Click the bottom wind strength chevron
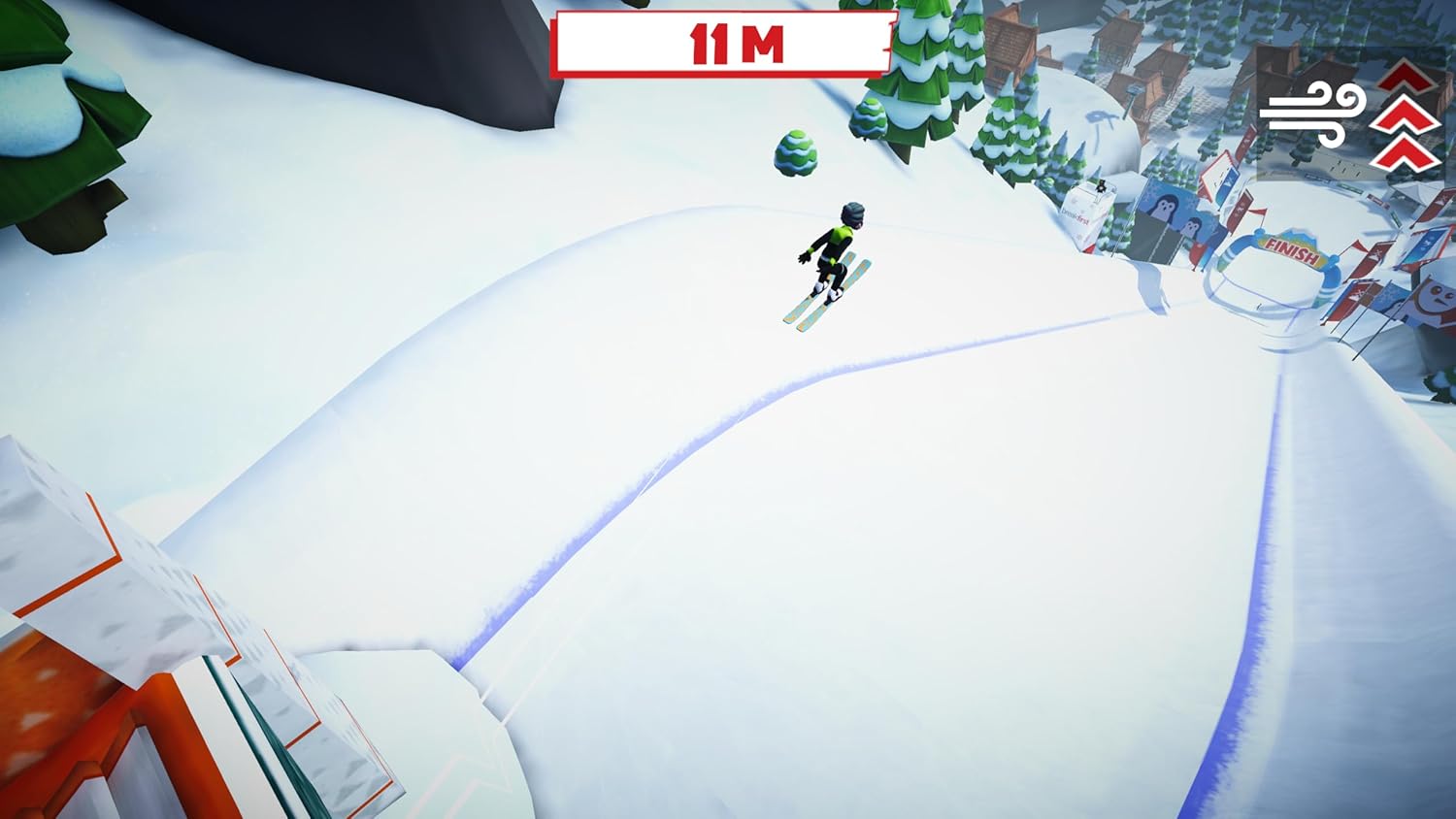1456x819 pixels. click(1406, 152)
